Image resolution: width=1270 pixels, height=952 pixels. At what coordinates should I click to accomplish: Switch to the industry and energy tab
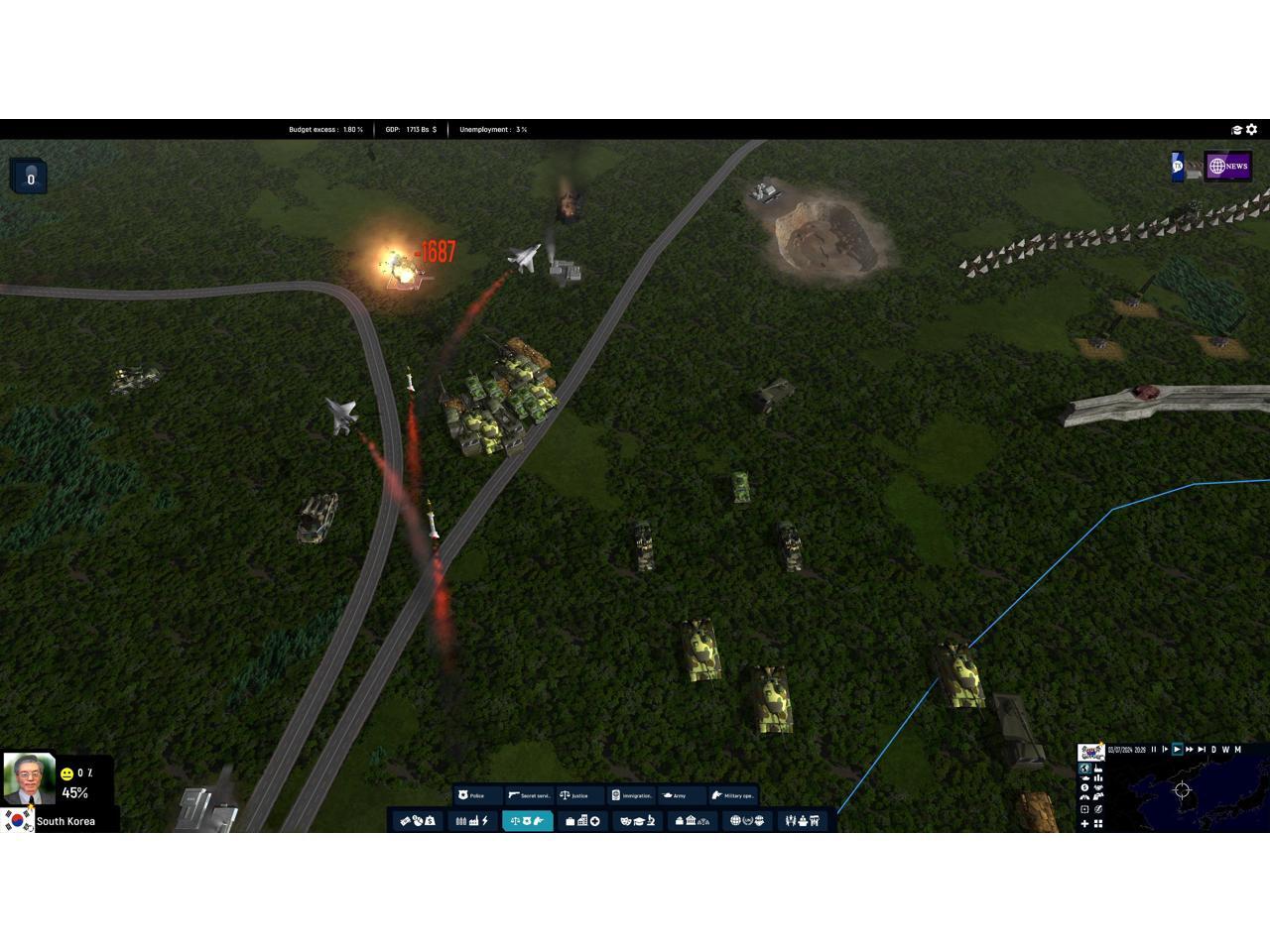pos(471,821)
